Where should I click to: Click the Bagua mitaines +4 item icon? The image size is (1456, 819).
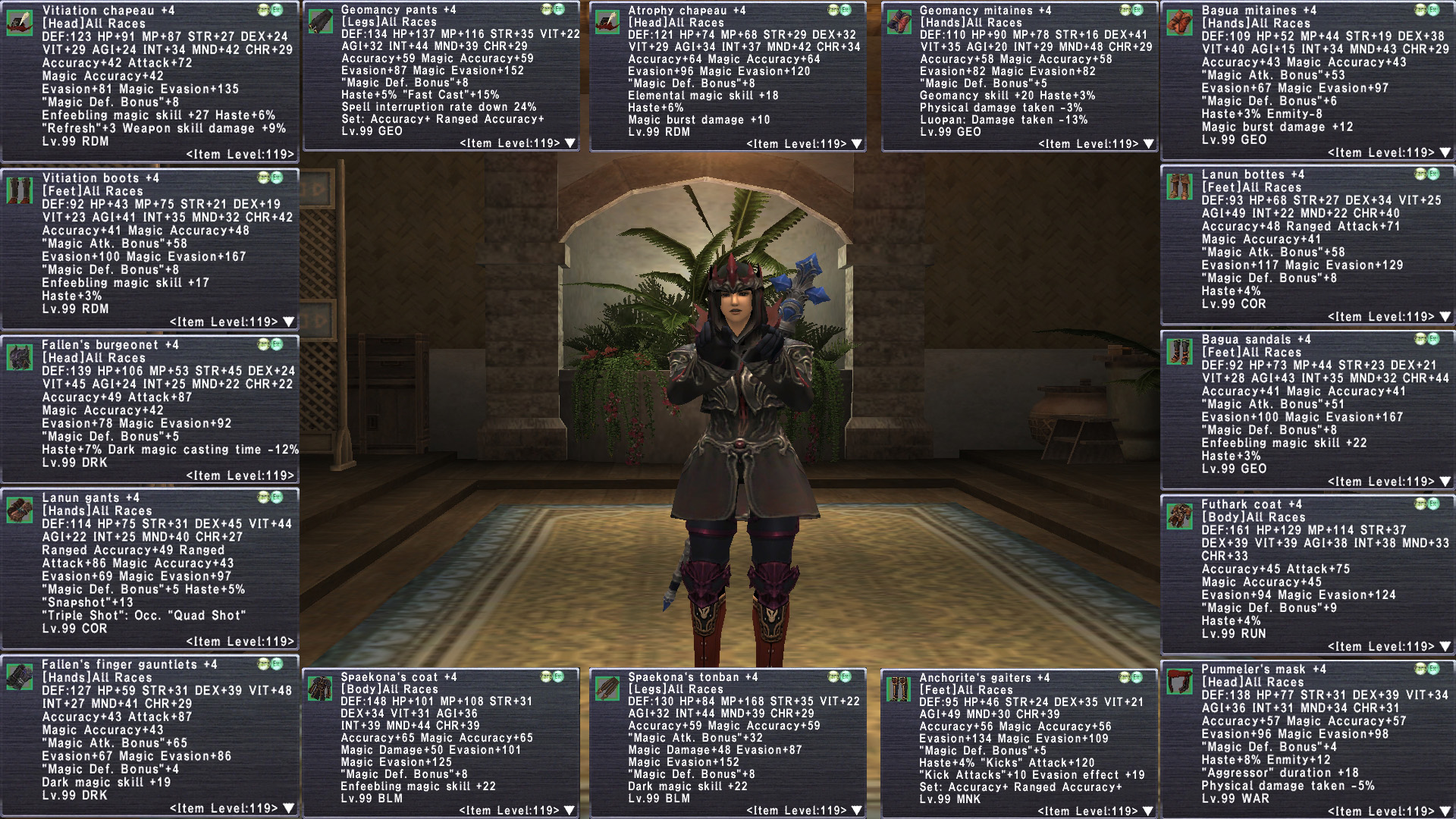1179,23
